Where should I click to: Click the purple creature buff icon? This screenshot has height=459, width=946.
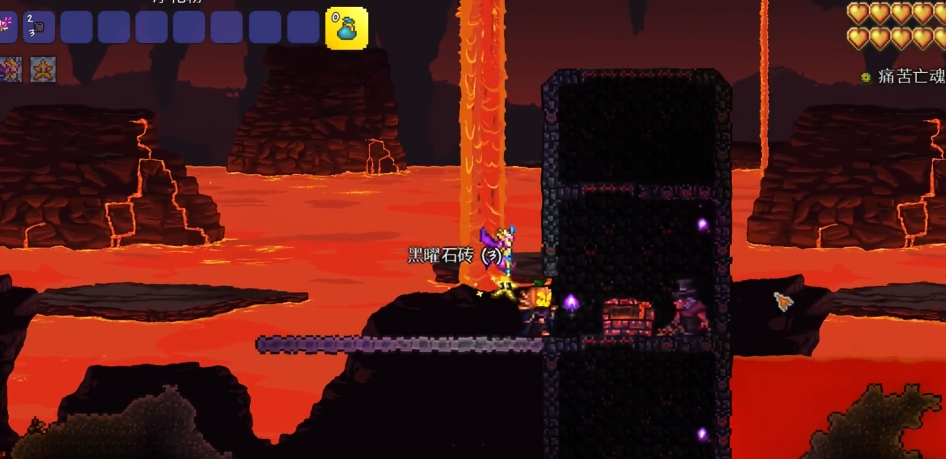10,69
